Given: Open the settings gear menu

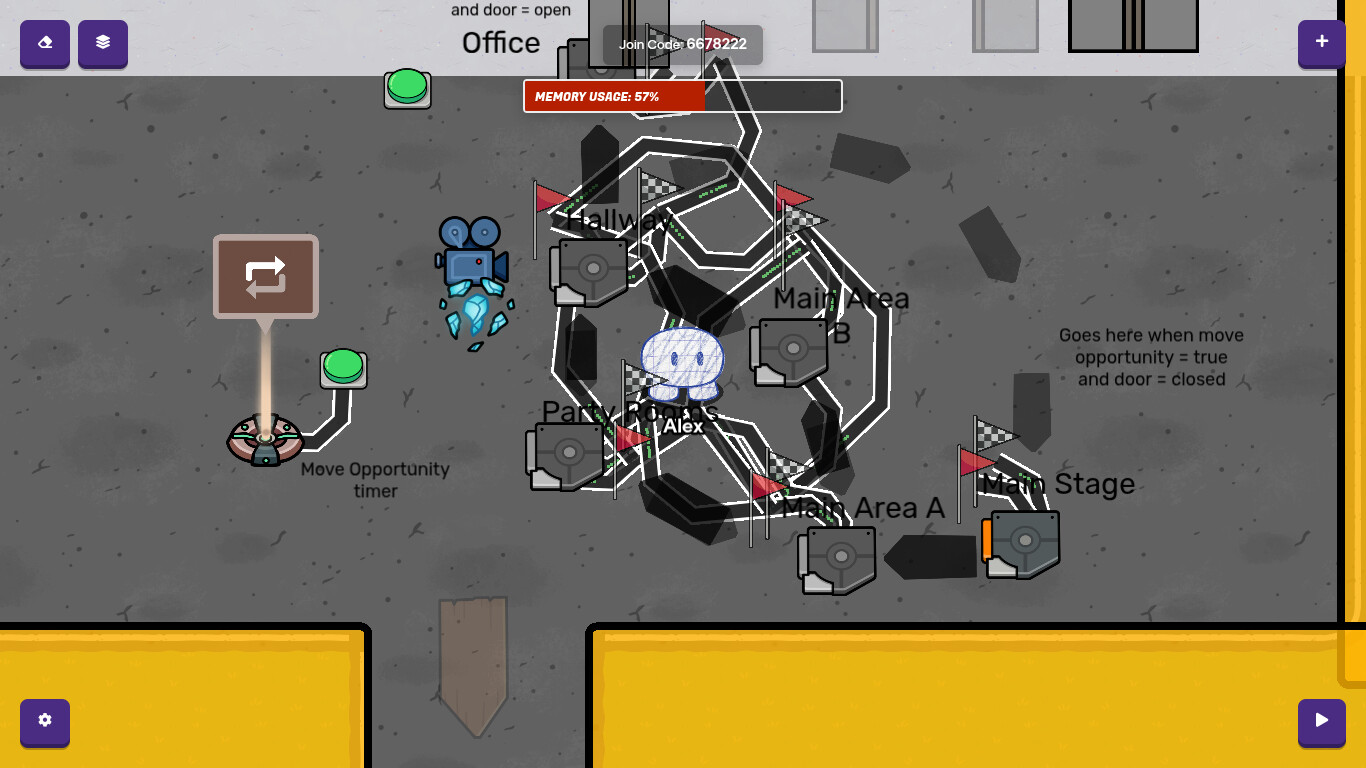Looking at the screenshot, I should pyautogui.click(x=44, y=723).
